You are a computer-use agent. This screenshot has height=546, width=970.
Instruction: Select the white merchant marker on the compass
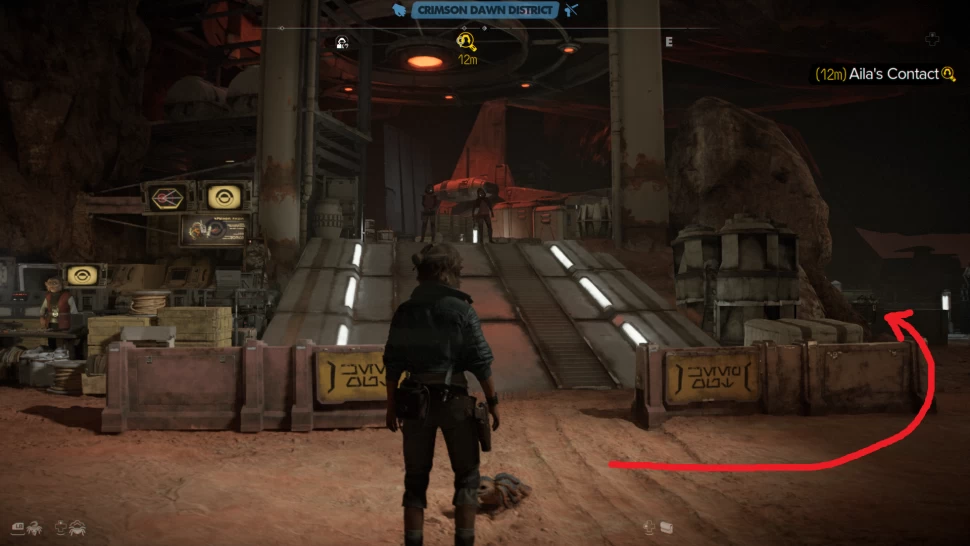coord(342,42)
